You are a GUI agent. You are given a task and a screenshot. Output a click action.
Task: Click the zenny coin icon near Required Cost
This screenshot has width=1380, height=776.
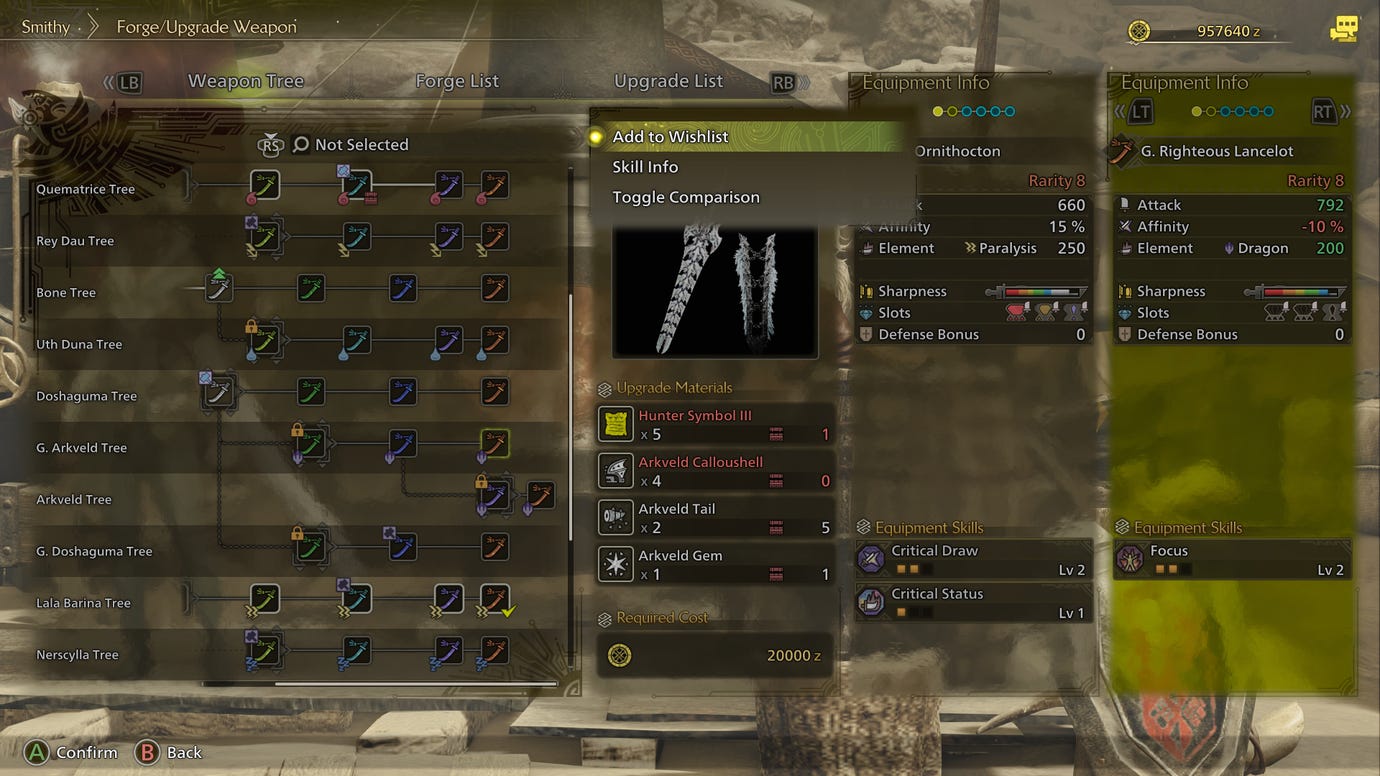click(620, 655)
